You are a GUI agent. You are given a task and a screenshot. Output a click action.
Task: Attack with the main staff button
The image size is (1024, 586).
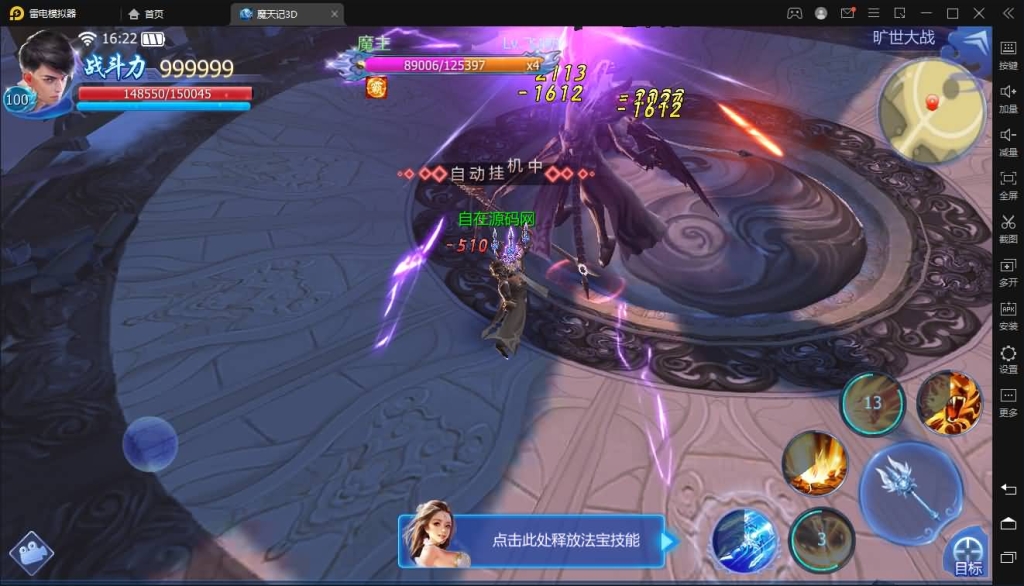[x=910, y=492]
